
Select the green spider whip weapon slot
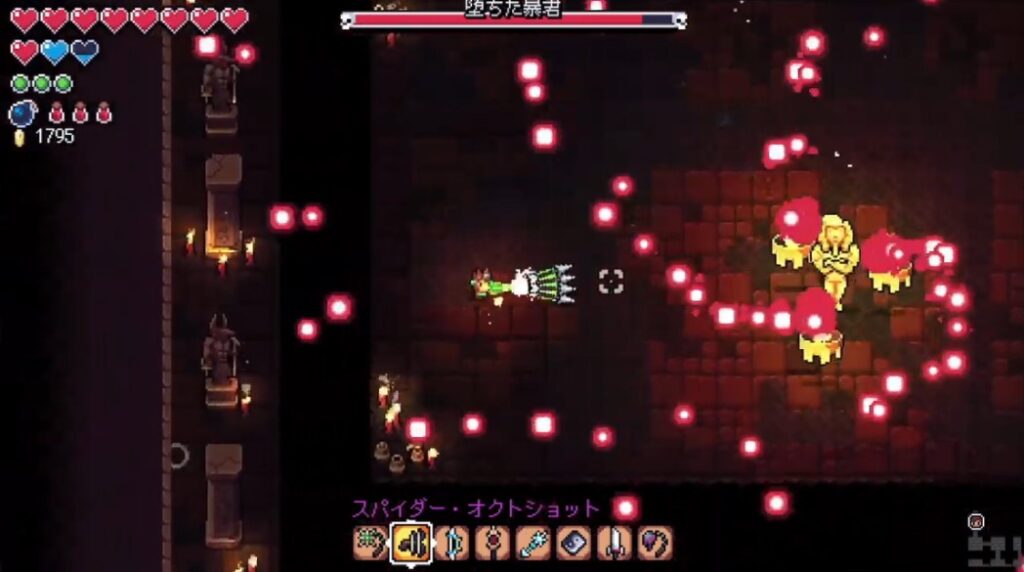coord(369,542)
